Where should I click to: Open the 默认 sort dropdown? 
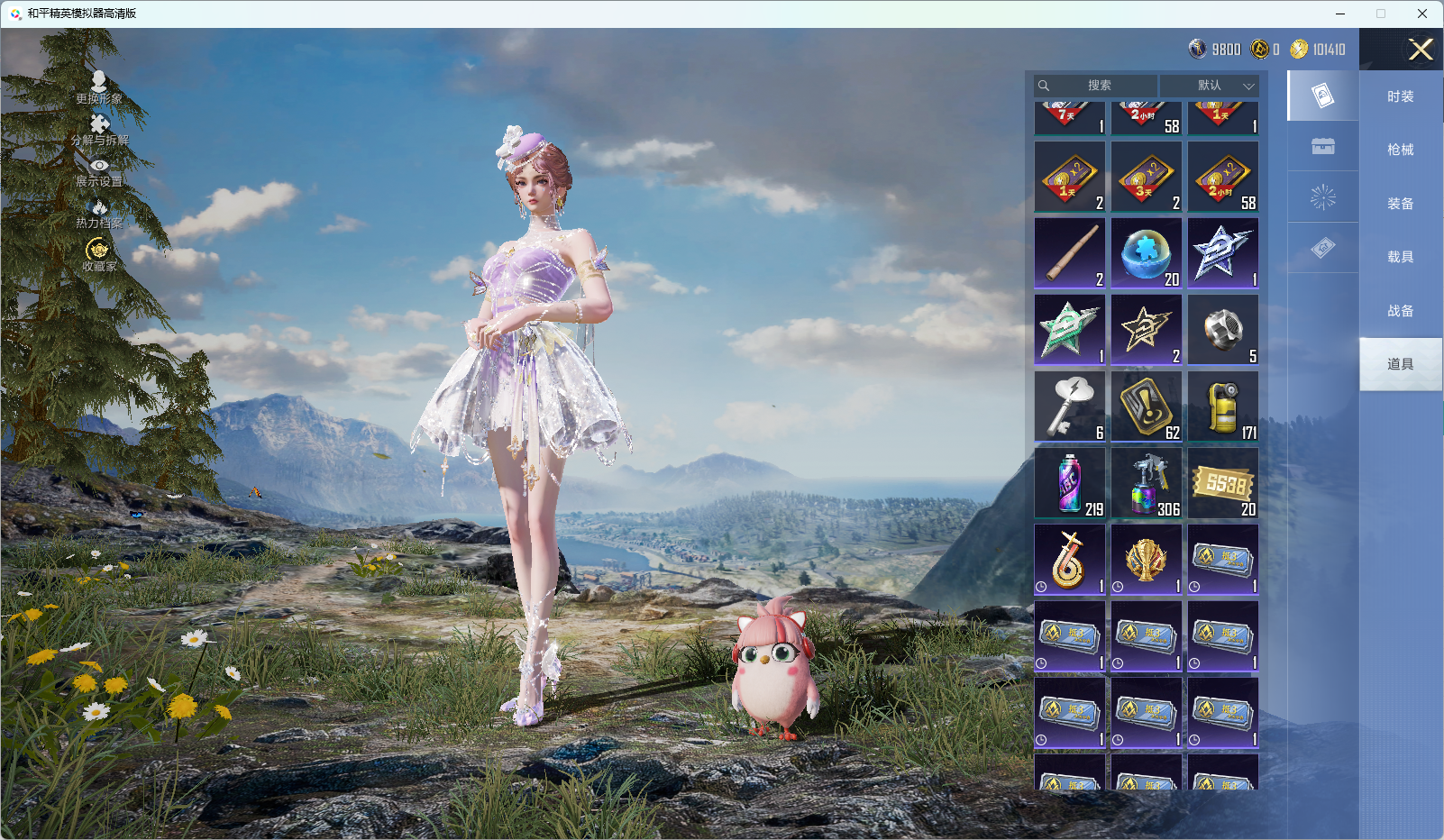tap(1210, 86)
